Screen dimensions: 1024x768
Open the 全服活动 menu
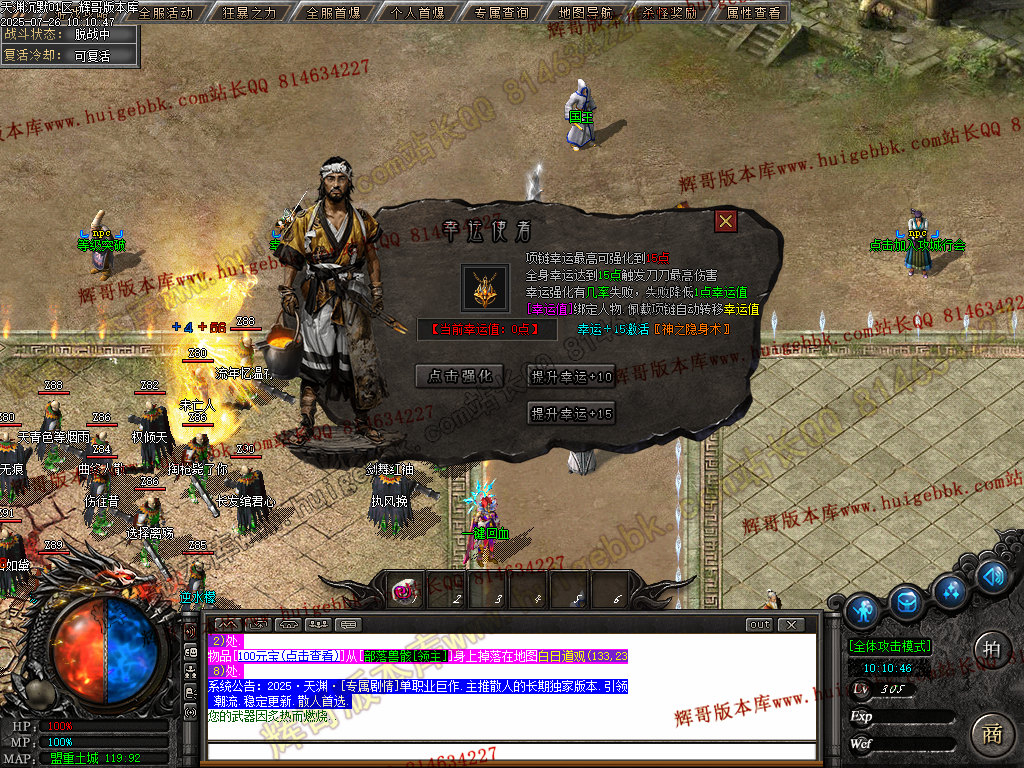point(165,13)
